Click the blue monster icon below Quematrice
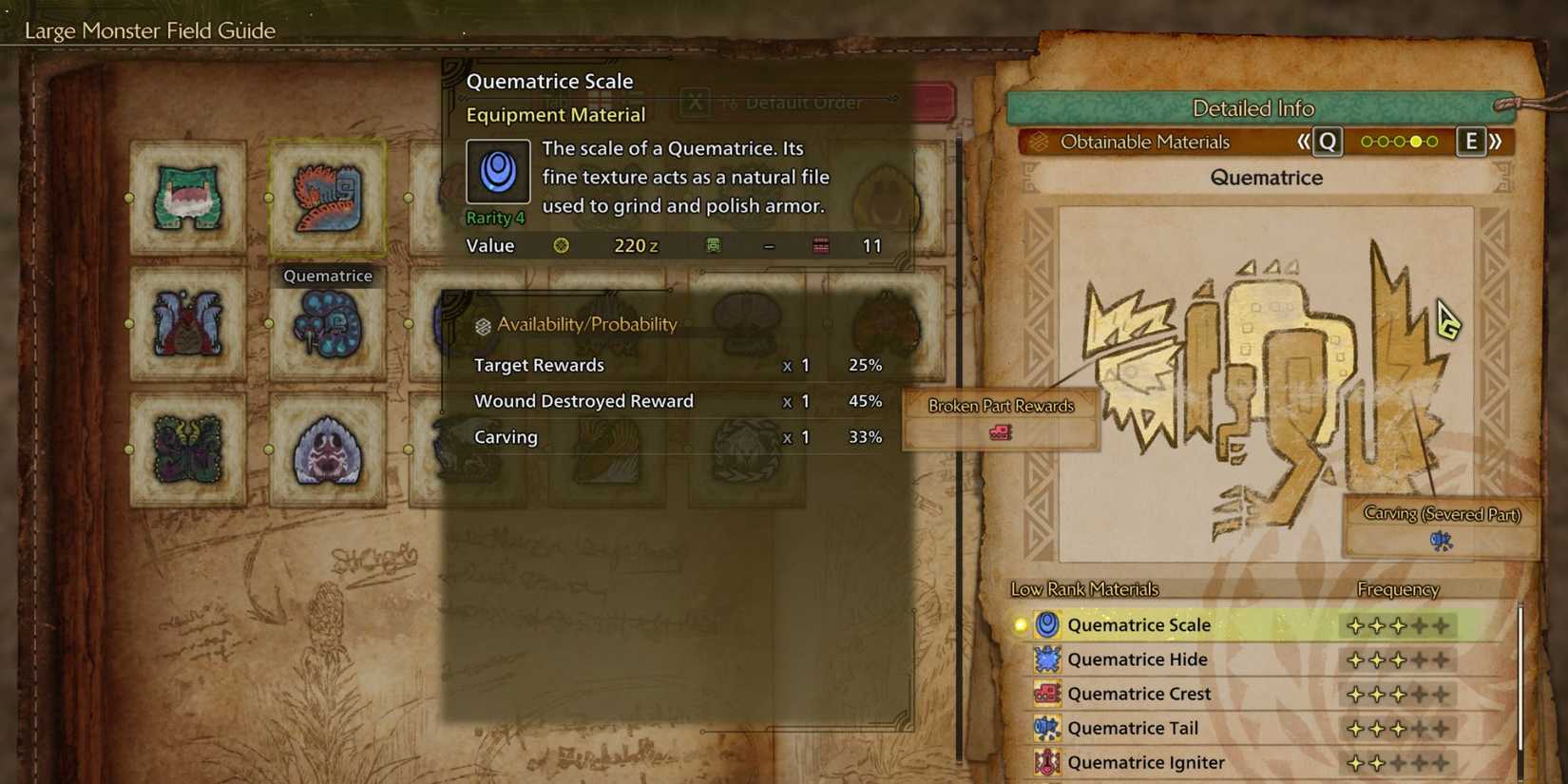The height and width of the screenshot is (784, 1568). click(327, 323)
